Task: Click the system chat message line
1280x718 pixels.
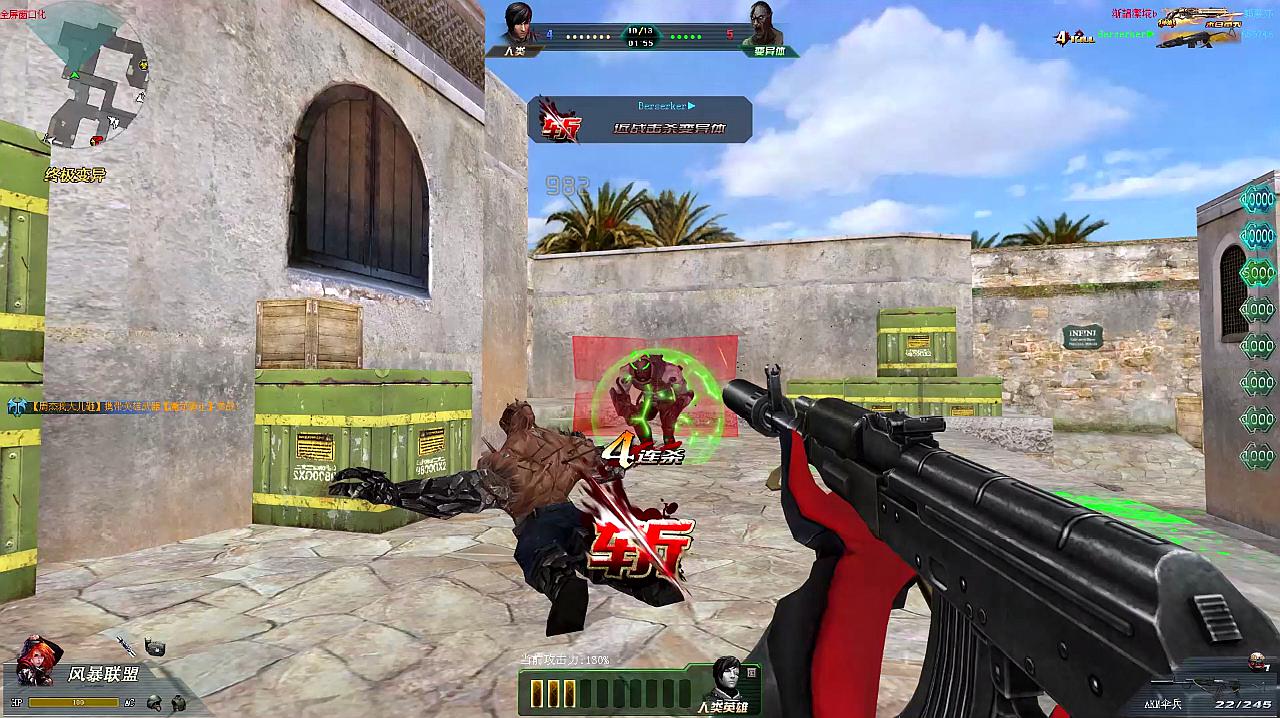Action: coord(122,407)
